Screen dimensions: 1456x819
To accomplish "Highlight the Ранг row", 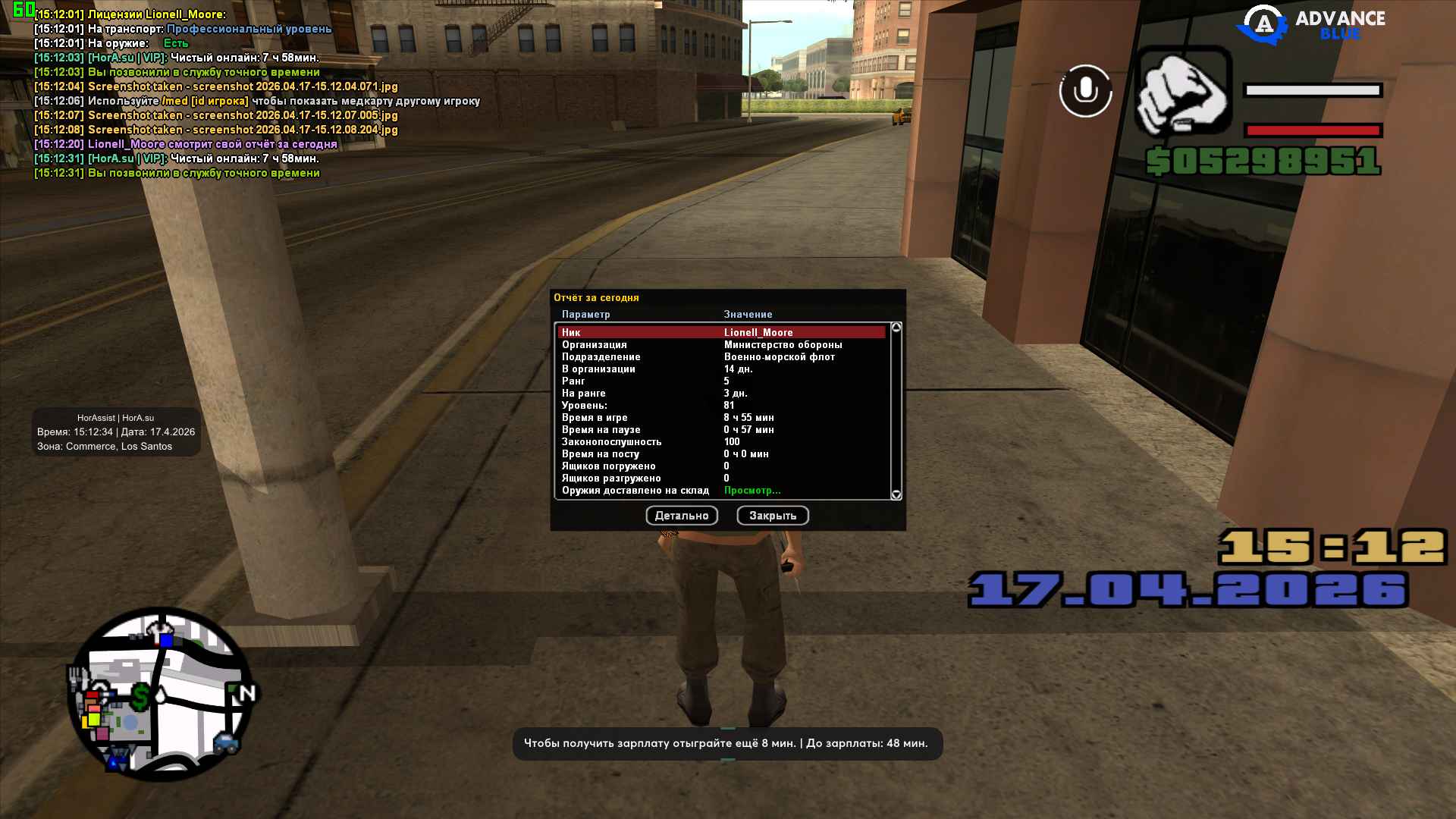I will [x=720, y=381].
